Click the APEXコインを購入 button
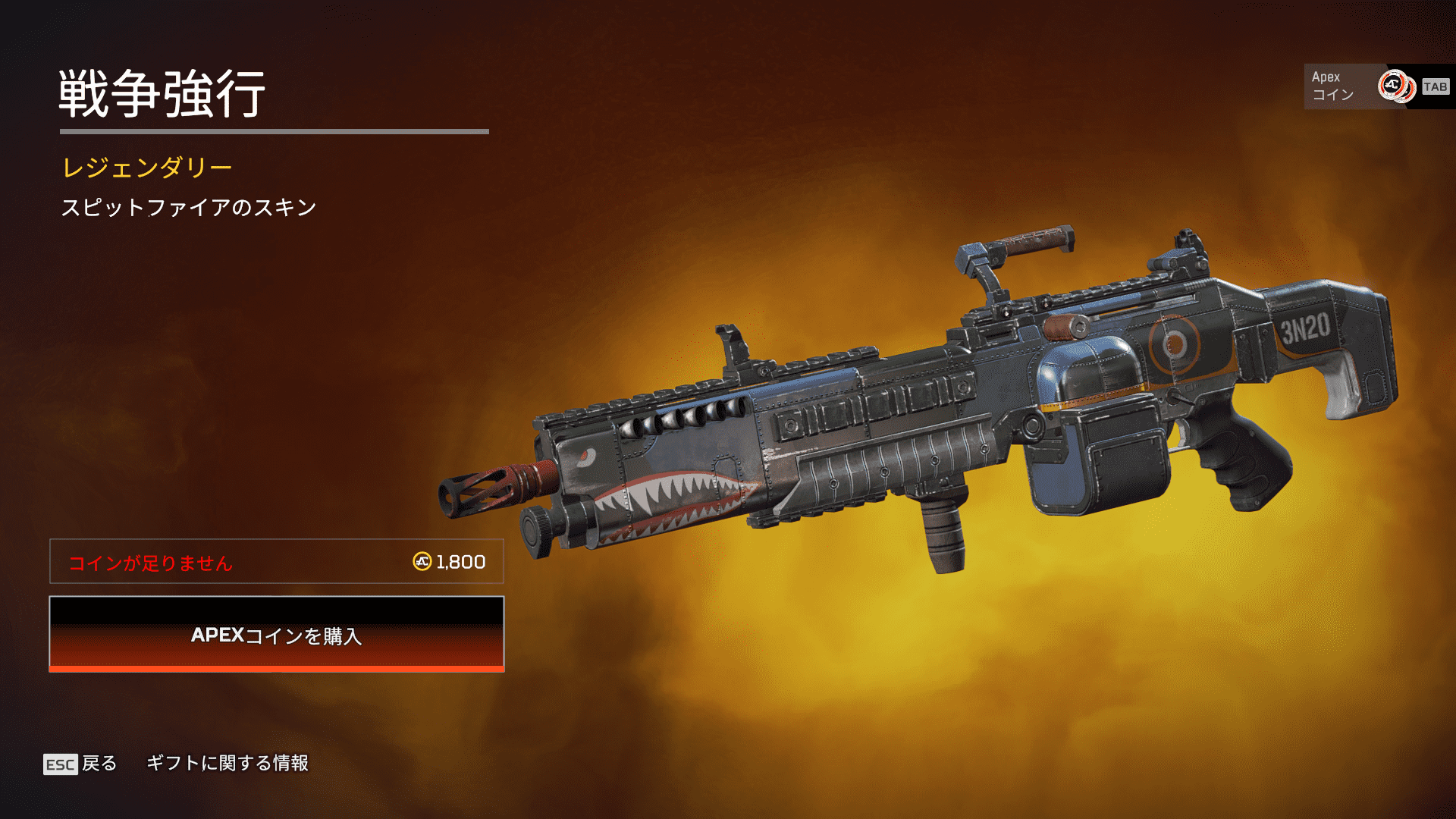The image size is (1456, 819). click(277, 634)
